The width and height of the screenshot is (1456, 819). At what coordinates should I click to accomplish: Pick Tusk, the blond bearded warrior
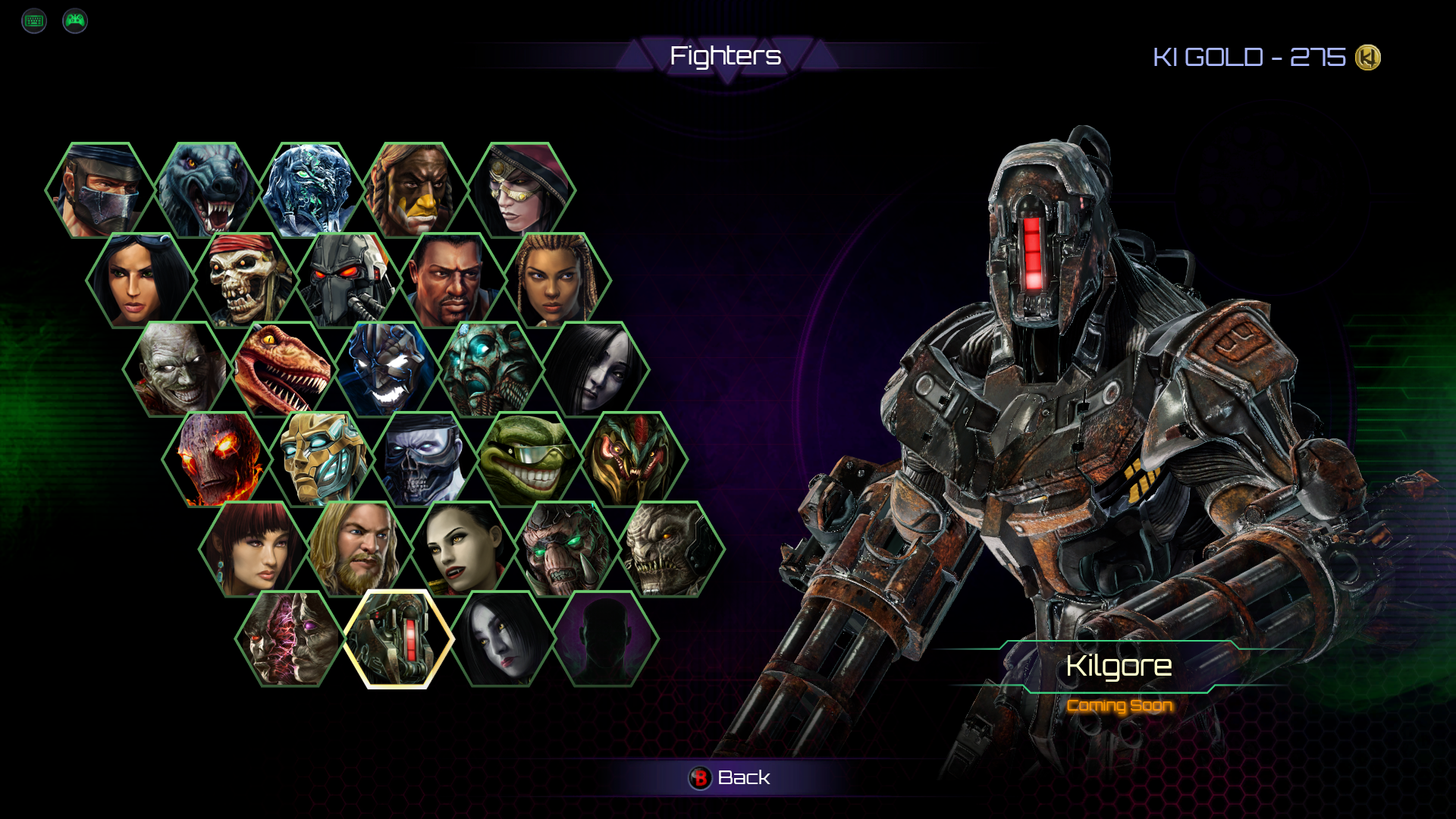(x=358, y=548)
